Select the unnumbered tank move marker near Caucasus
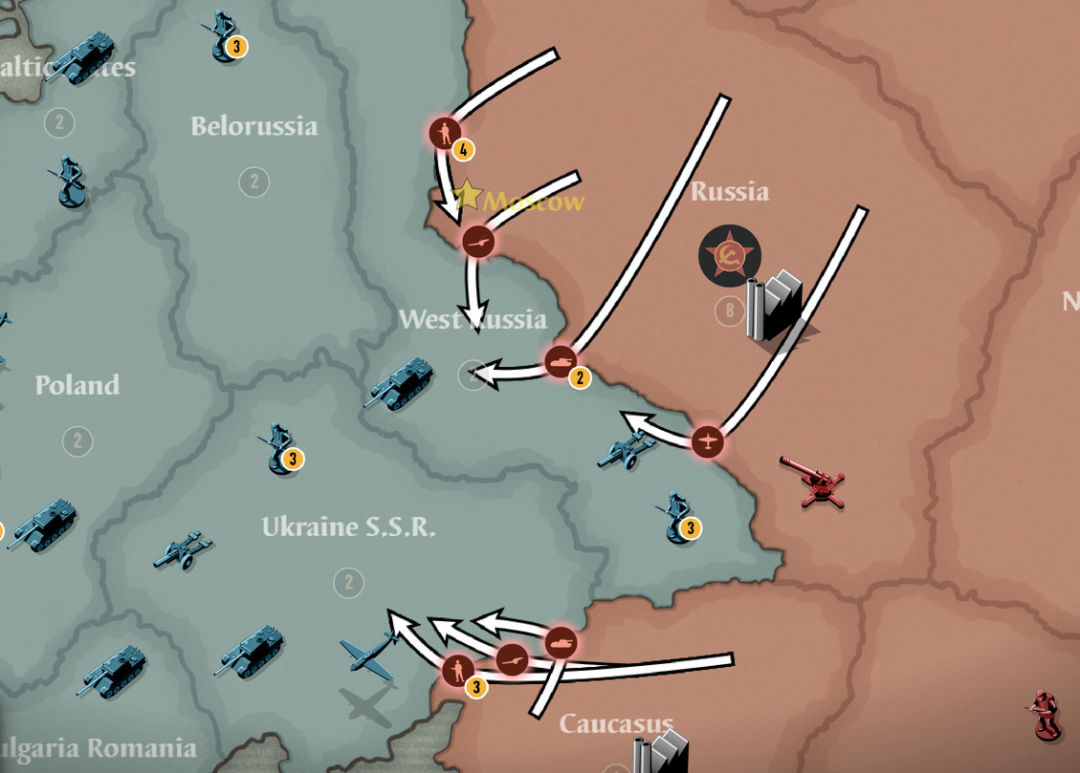1080x773 pixels. pyautogui.click(x=561, y=639)
